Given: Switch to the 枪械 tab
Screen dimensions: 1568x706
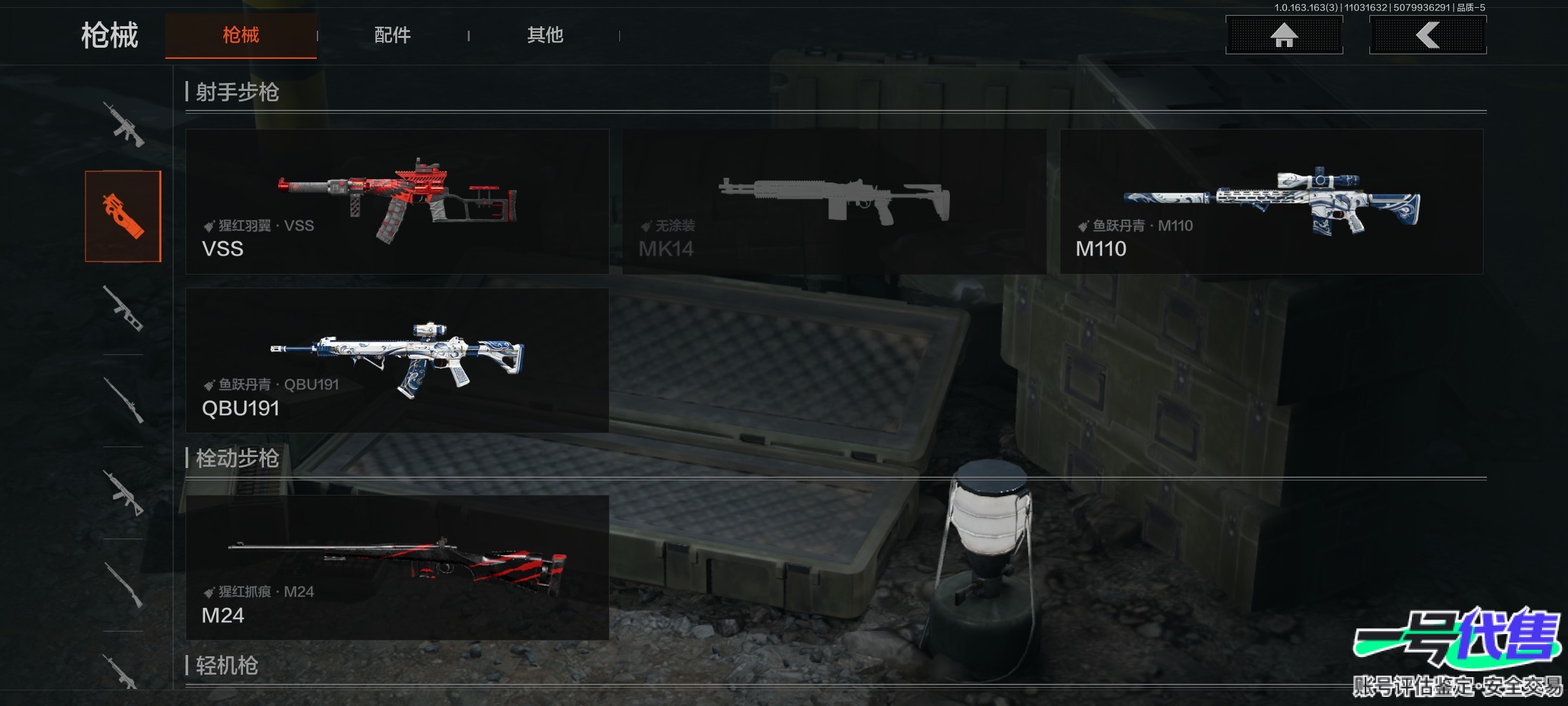Looking at the screenshot, I should (240, 35).
